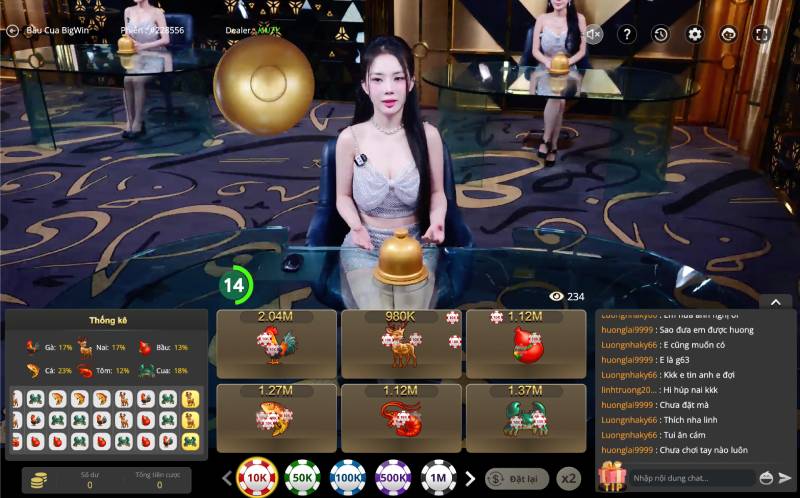The width and height of the screenshot is (800, 498).
Task: Go back using the top-left arrow
Action: pyautogui.click(x=12, y=31)
